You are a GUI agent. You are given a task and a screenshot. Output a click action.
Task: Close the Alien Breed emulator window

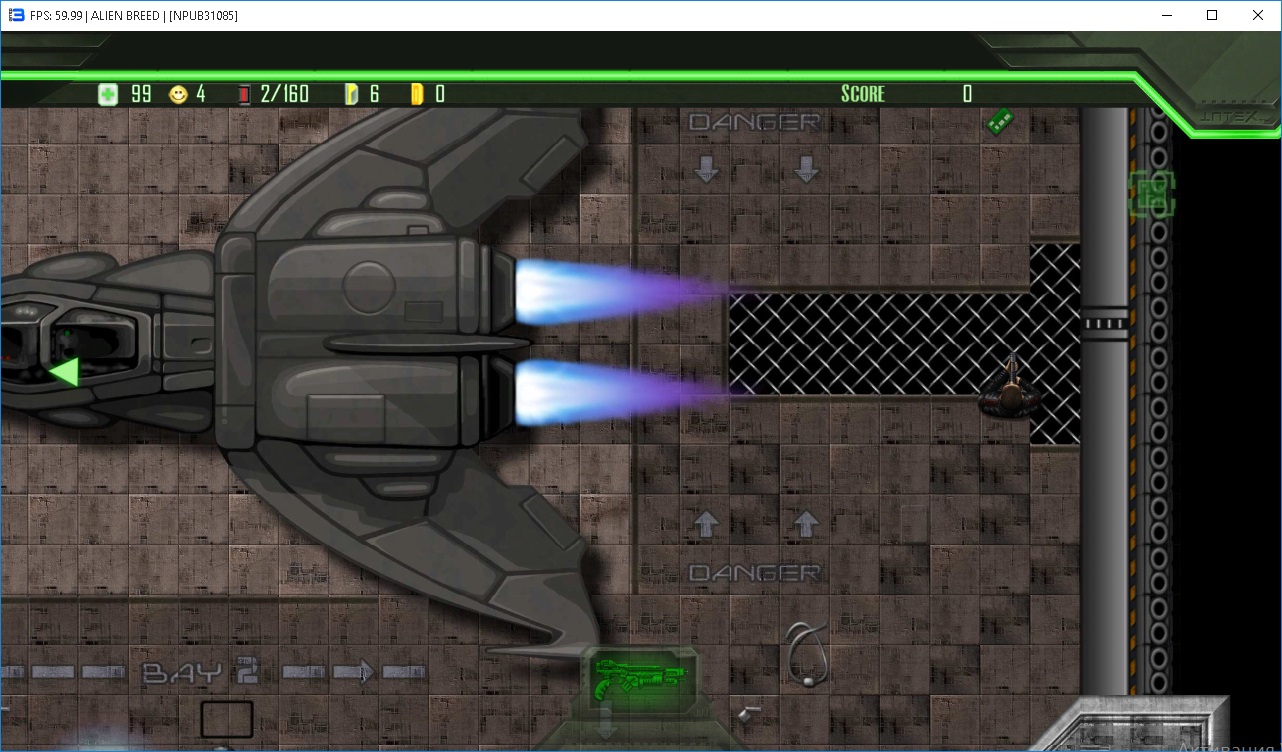pos(1258,15)
